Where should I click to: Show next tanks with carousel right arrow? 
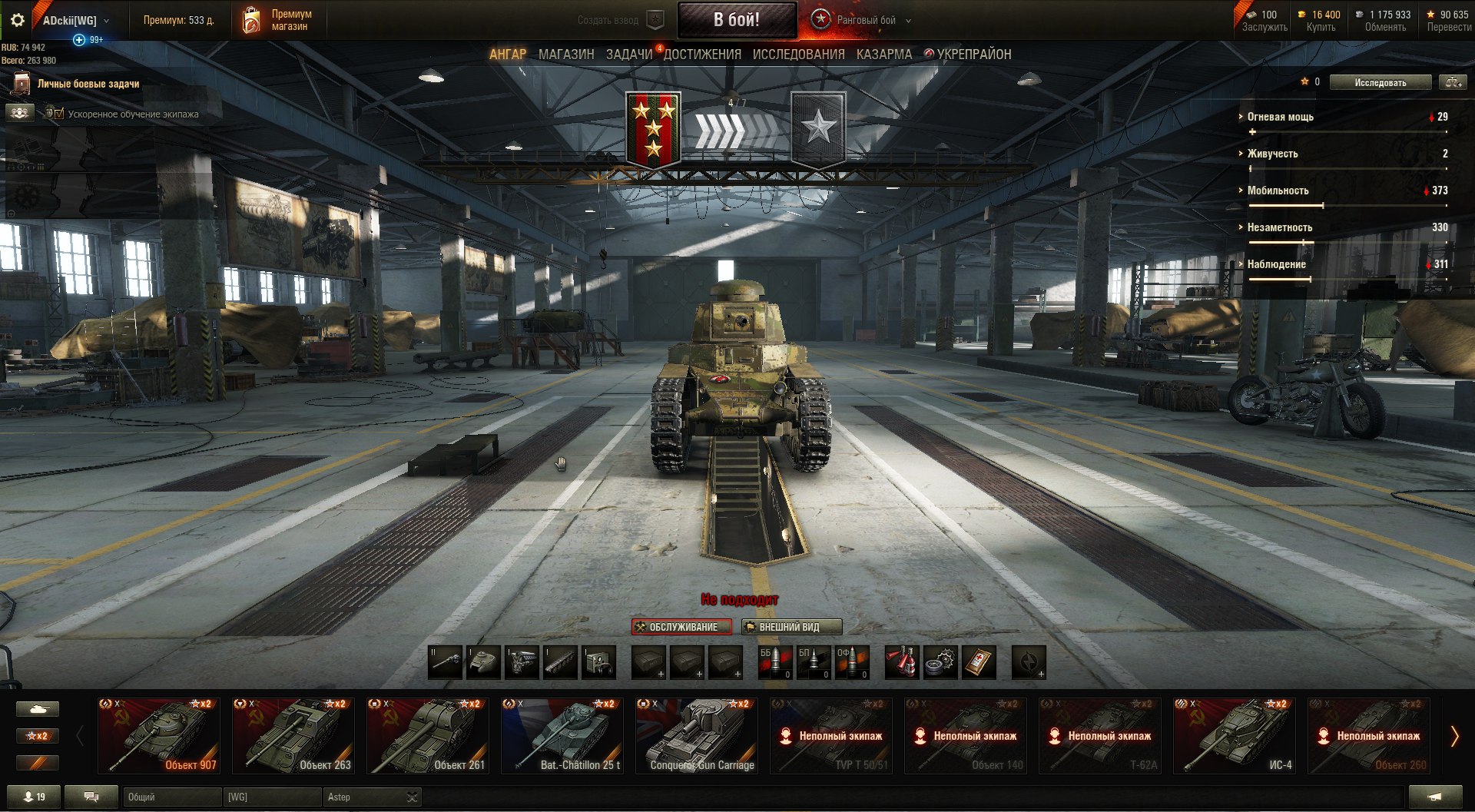click(1453, 736)
